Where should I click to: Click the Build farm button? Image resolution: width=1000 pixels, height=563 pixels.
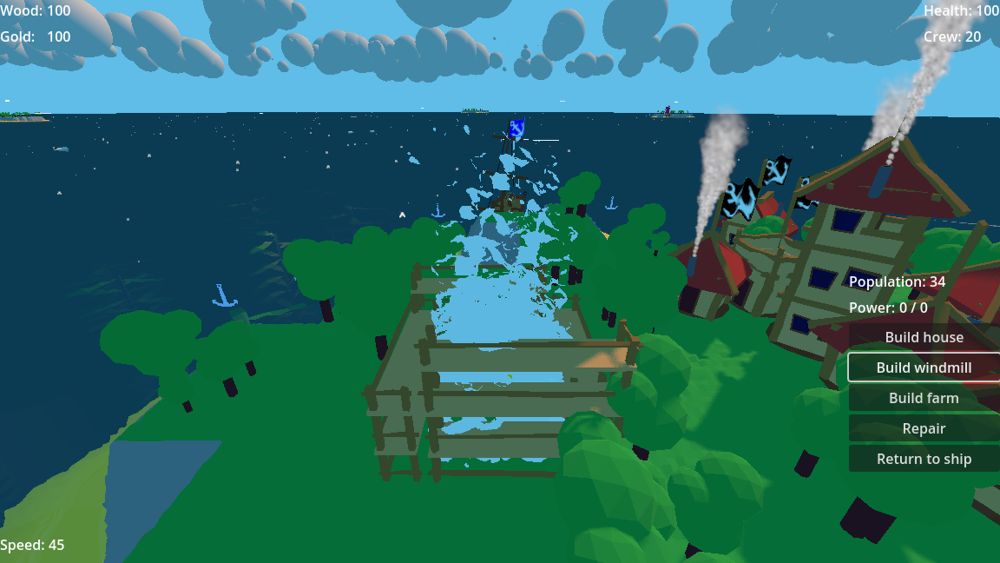point(924,398)
